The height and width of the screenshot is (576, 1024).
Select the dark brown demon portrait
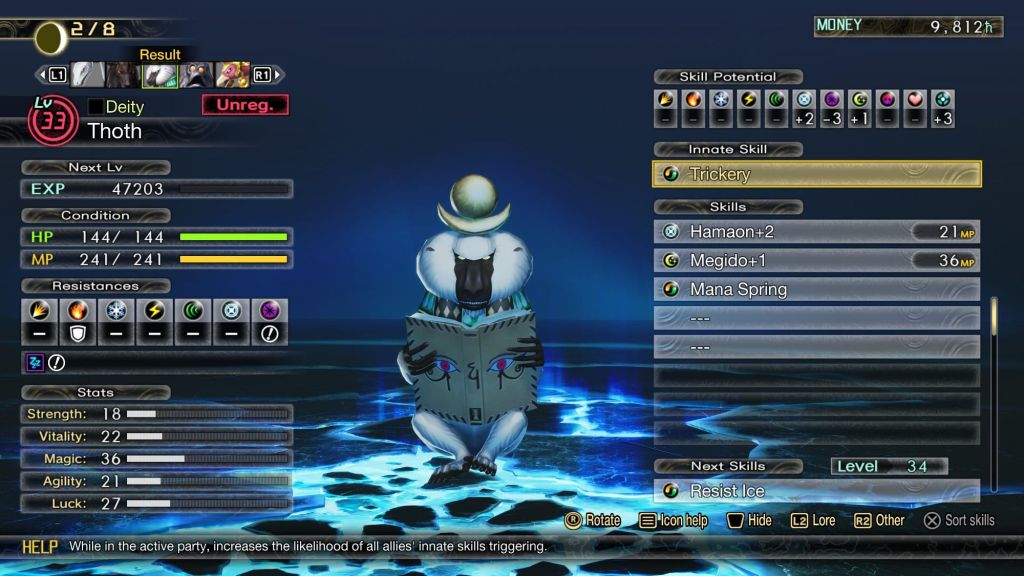pos(123,75)
